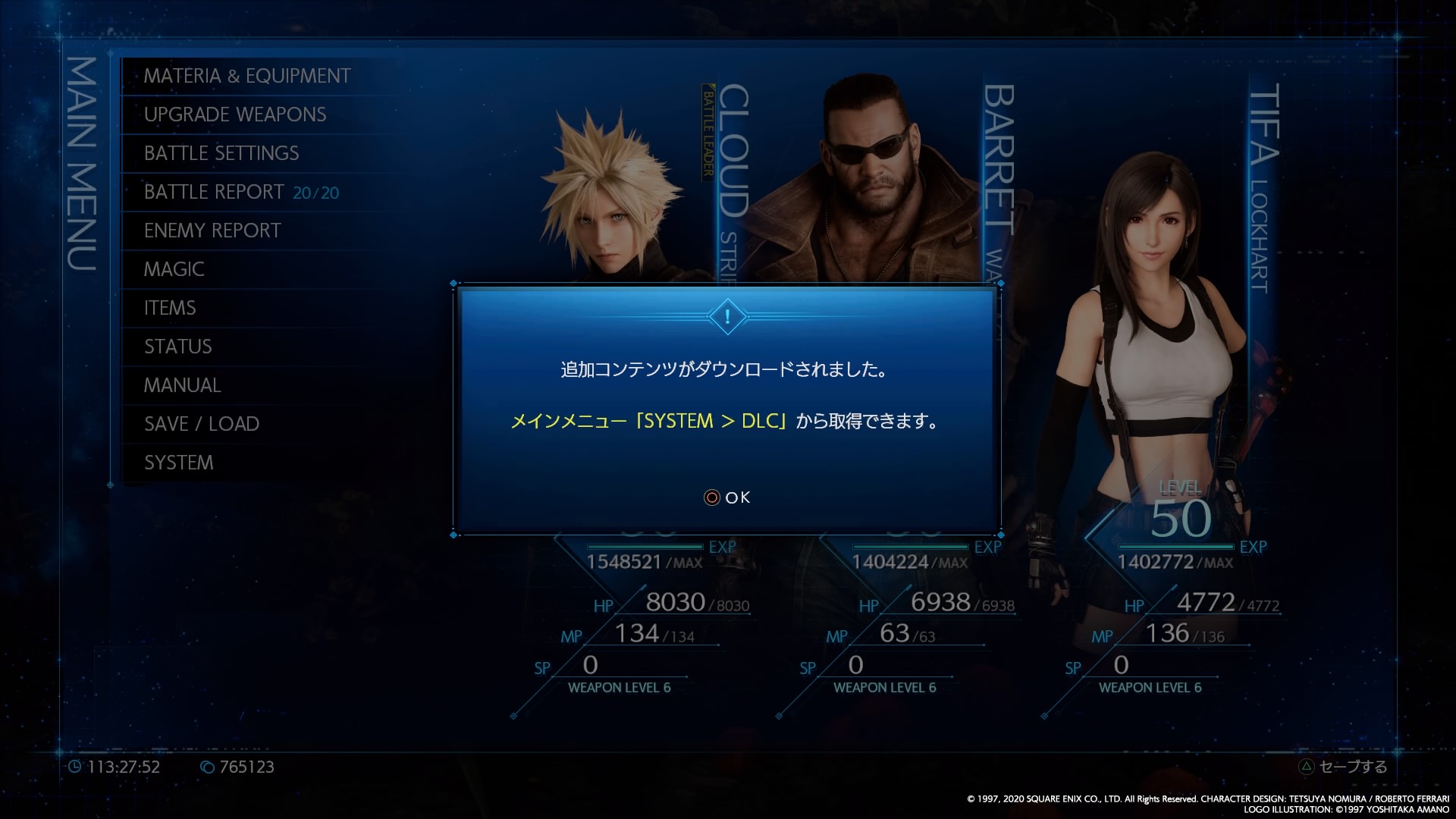Viewport: 1456px width, 819px height.
Task: Open the System menu
Action: [x=179, y=463]
